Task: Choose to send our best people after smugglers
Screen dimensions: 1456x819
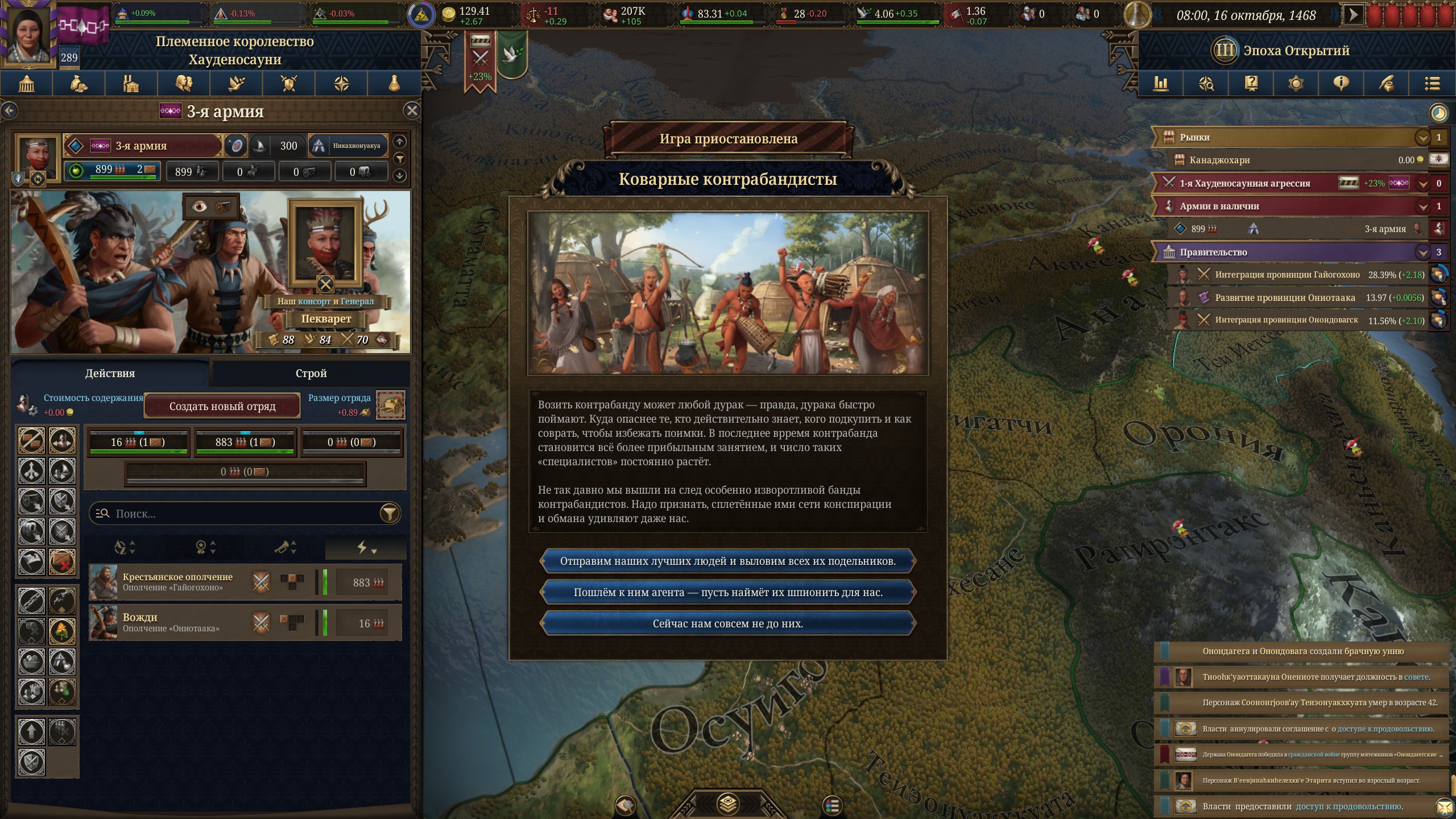Action: [727, 561]
